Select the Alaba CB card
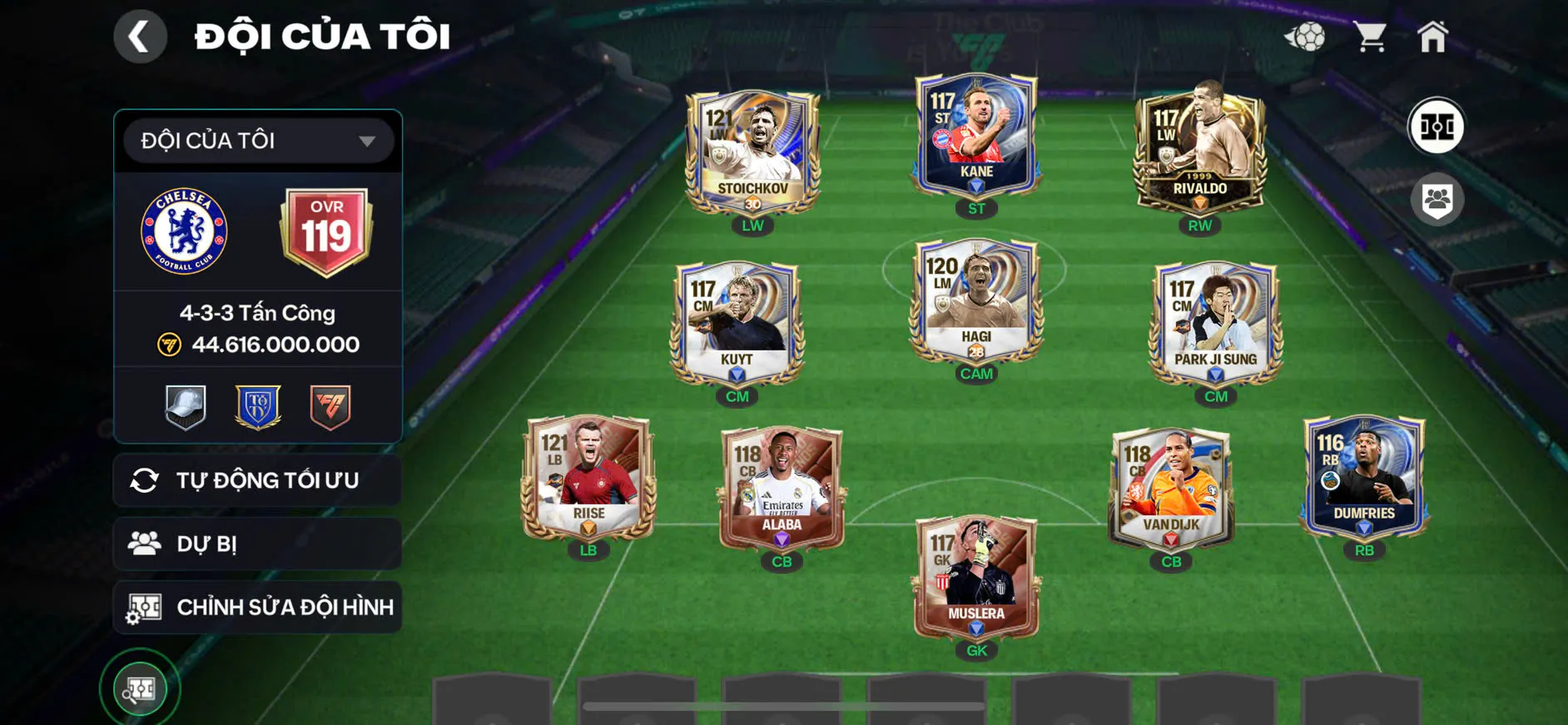Viewport: 1568px width, 725px height. (782, 488)
